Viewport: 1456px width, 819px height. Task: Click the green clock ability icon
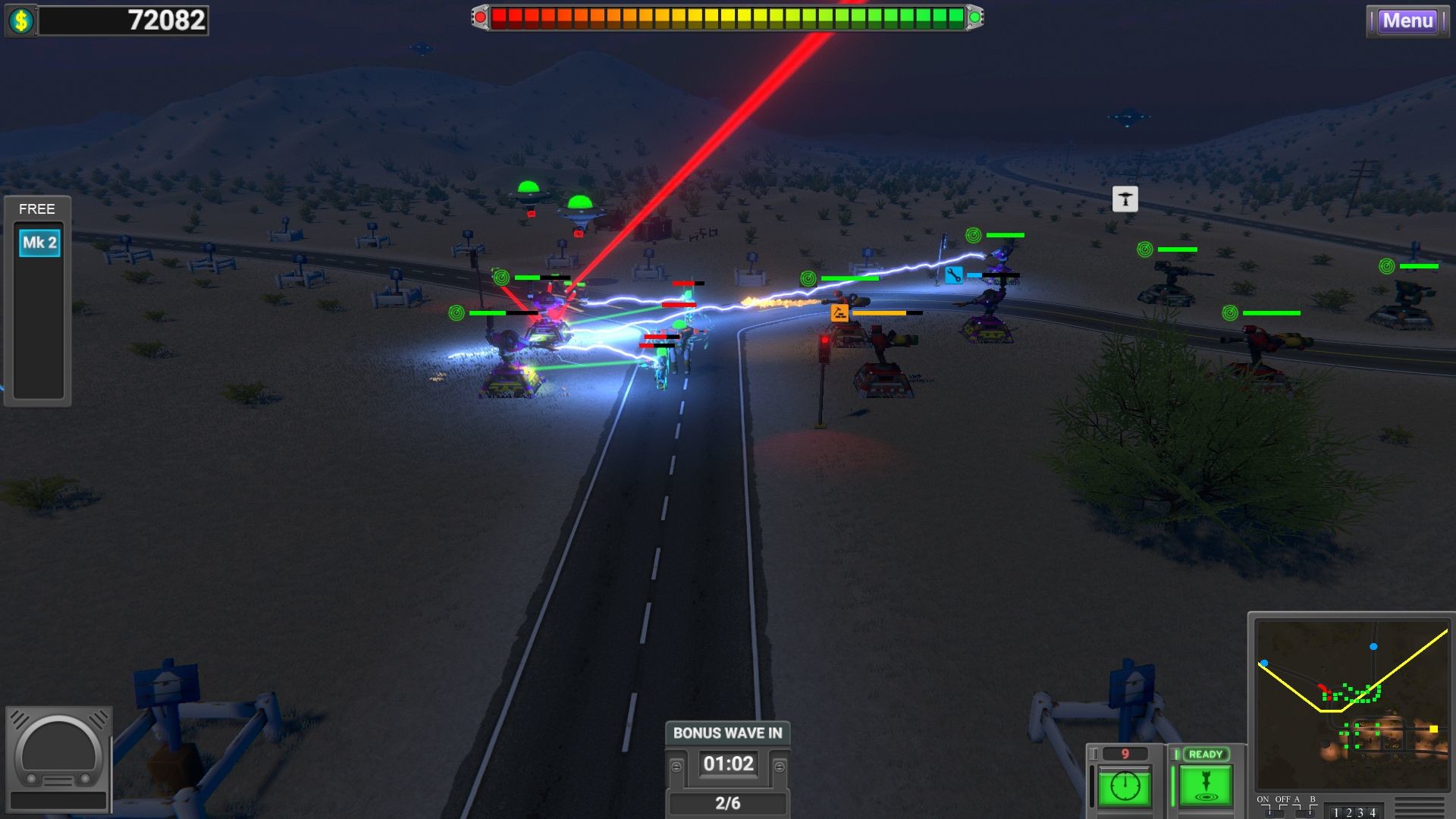[x=1125, y=784]
